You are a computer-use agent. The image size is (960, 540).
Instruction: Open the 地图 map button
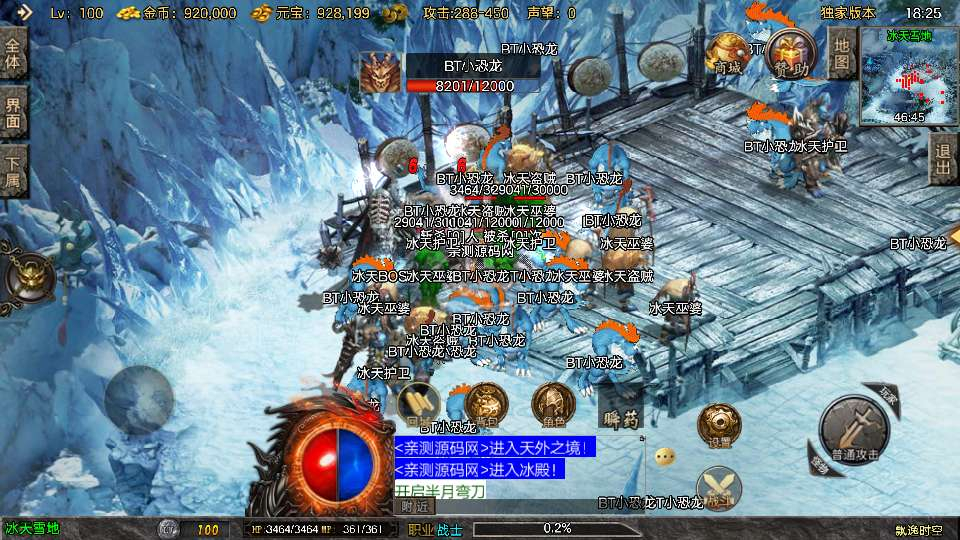click(842, 52)
